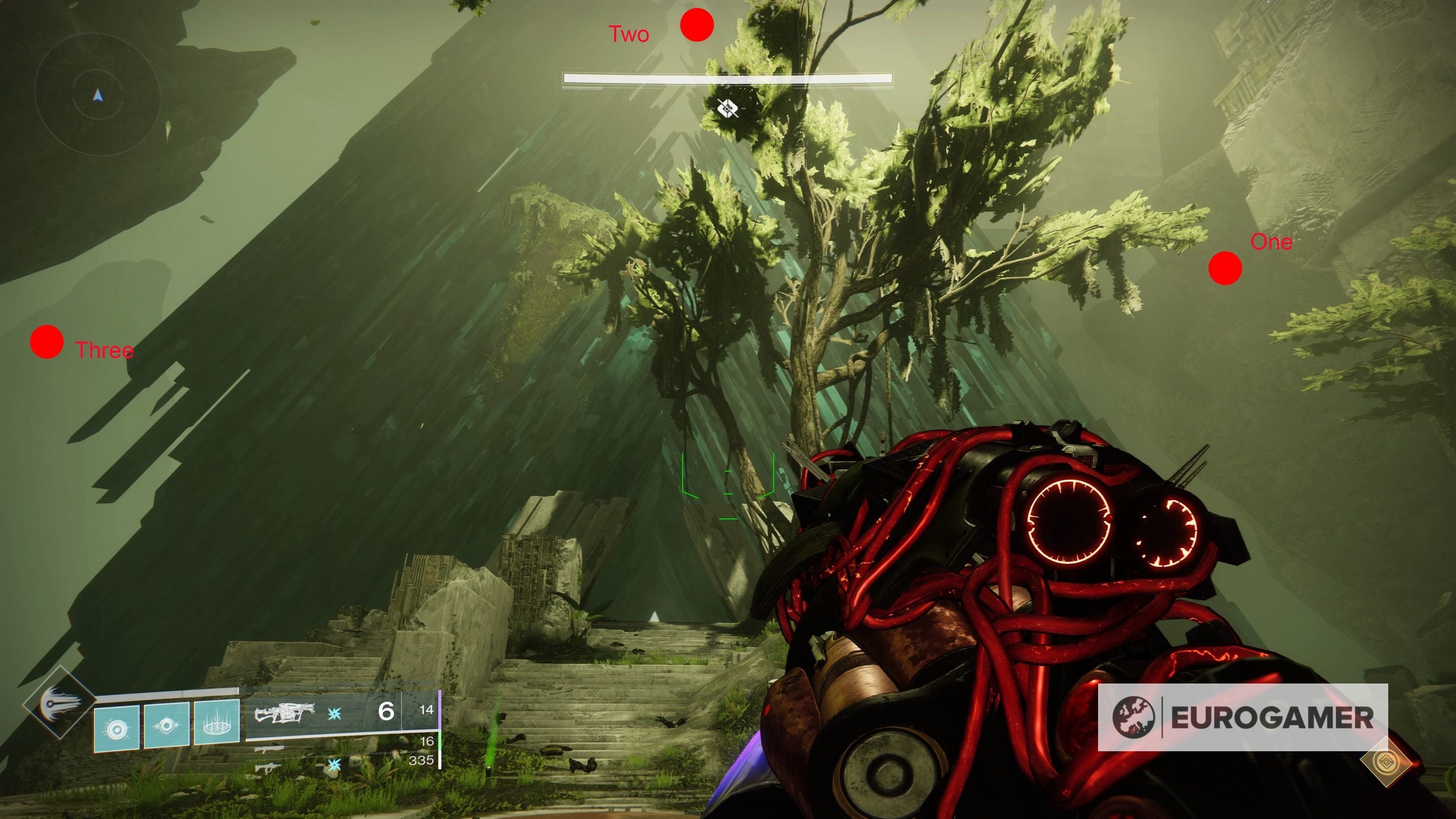Viewport: 1456px width, 819px height.
Task: Click the grenade ability square
Action: [x=116, y=729]
